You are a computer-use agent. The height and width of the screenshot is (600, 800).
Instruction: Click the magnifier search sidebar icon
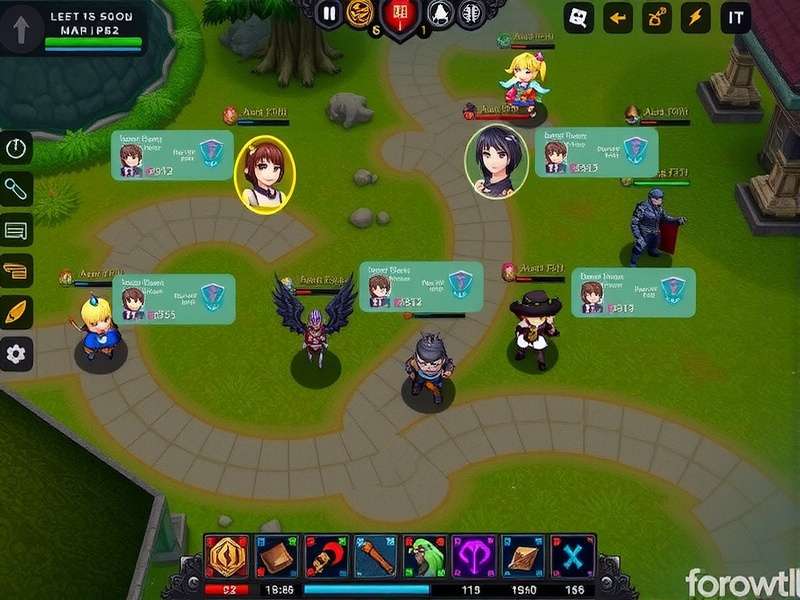17,188
